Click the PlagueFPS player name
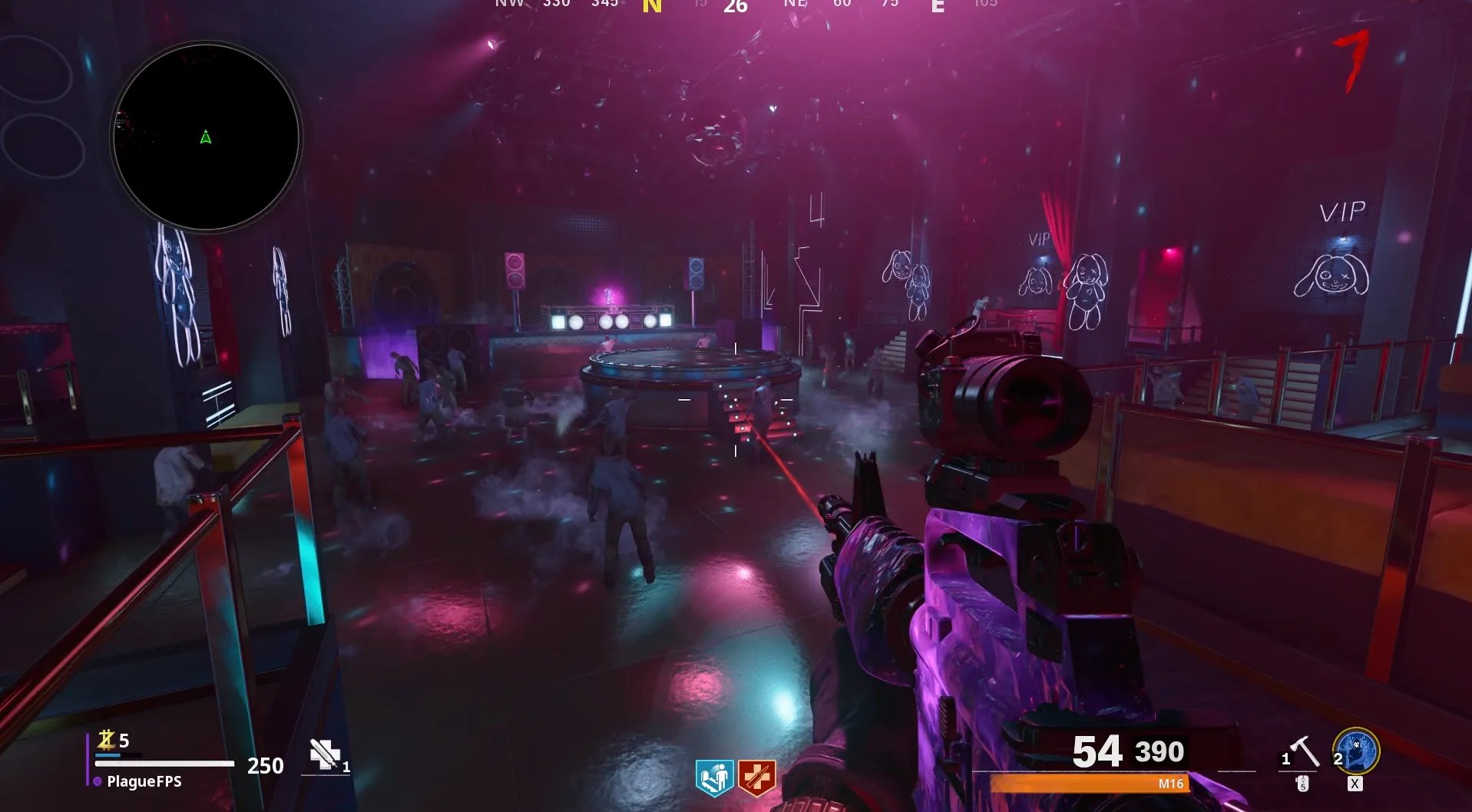The width and height of the screenshot is (1472, 812). pyautogui.click(x=144, y=781)
